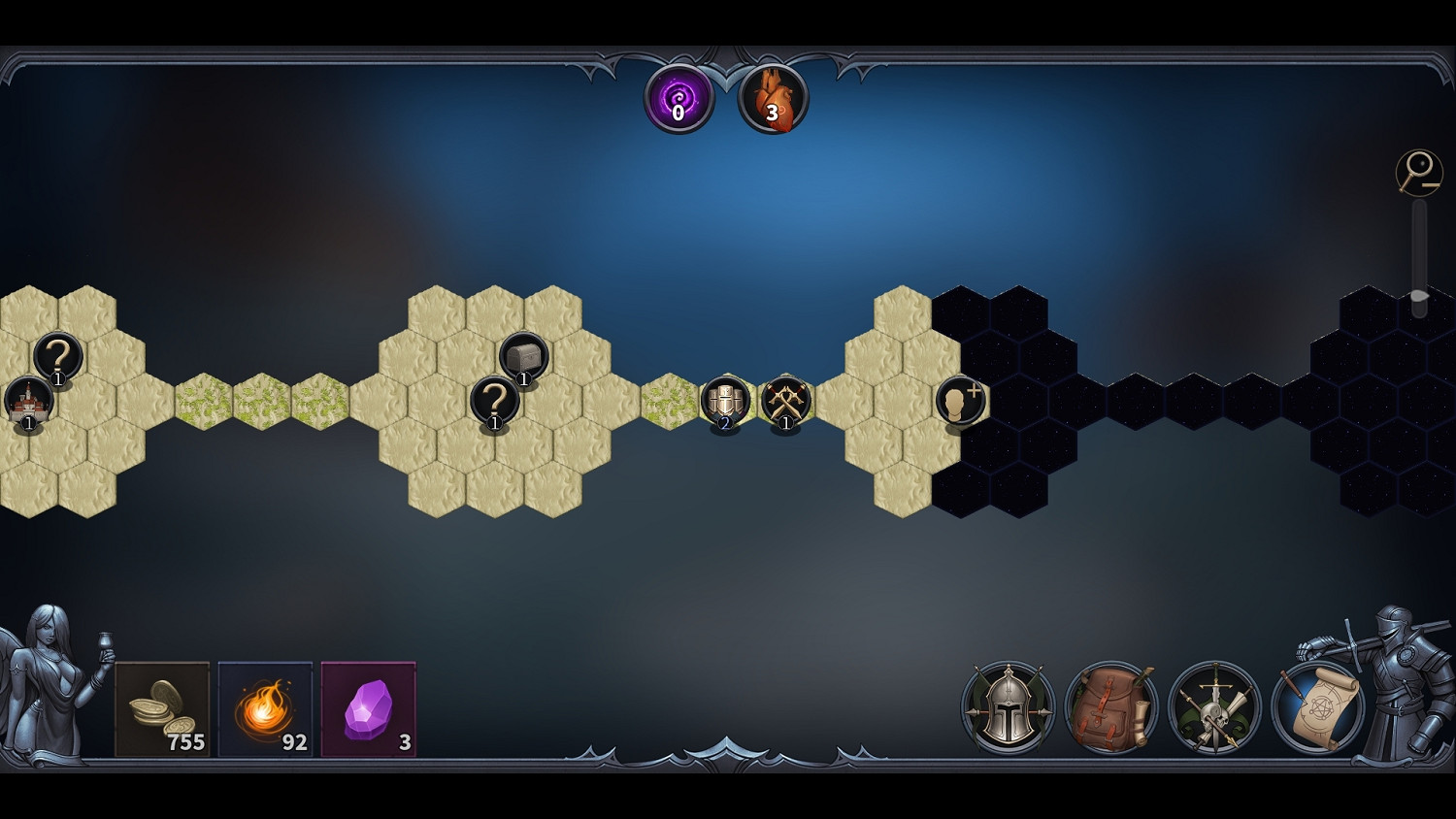
Task: Open the skull and swords panel
Action: 1215,707
